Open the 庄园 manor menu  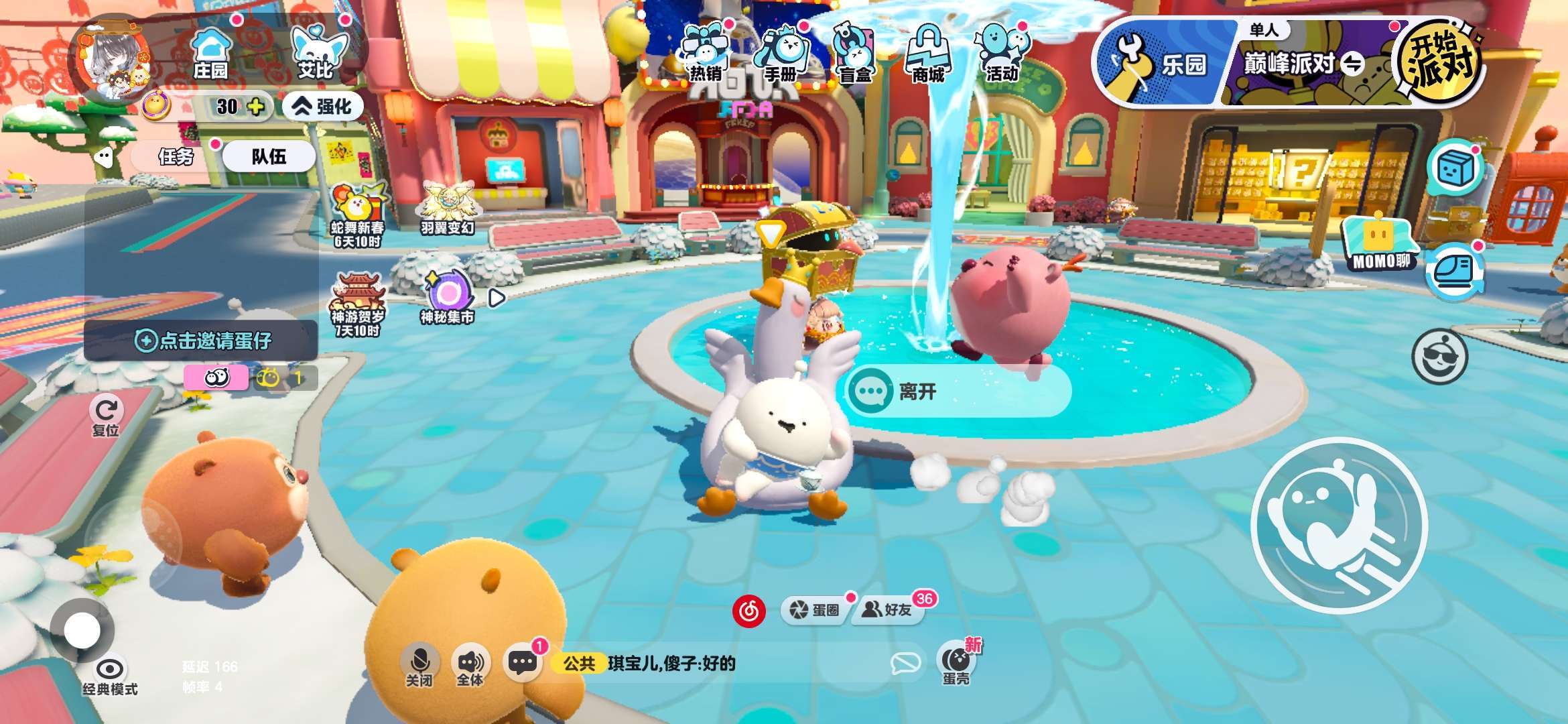pyautogui.click(x=210, y=54)
